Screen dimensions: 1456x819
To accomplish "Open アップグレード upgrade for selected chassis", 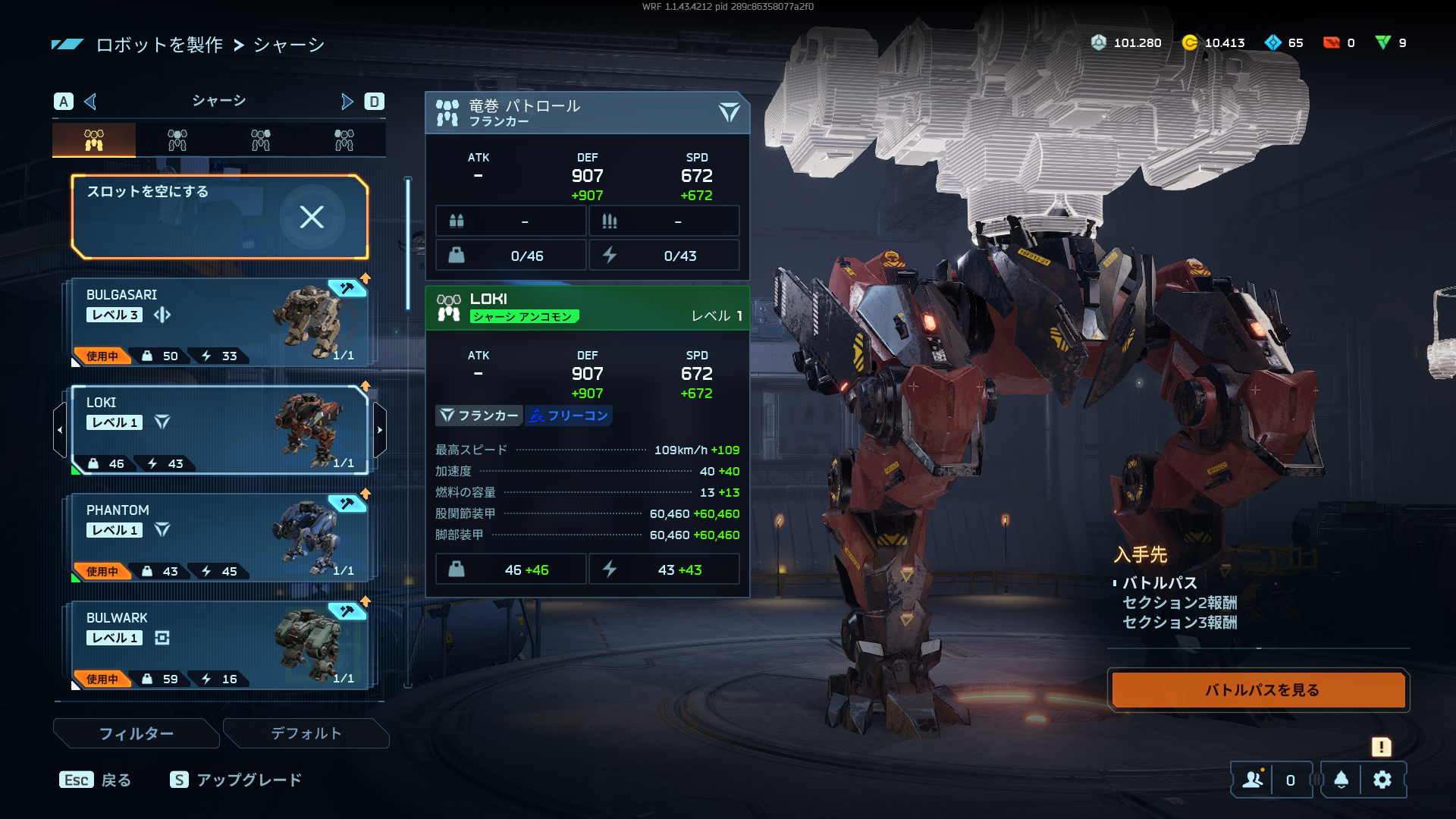I will point(236,780).
